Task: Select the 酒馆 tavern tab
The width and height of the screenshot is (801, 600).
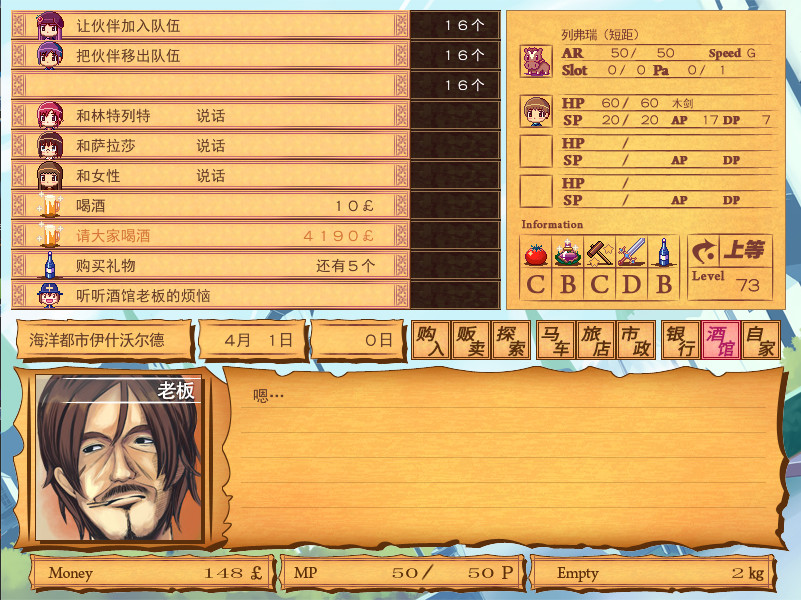Action: coord(720,341)
